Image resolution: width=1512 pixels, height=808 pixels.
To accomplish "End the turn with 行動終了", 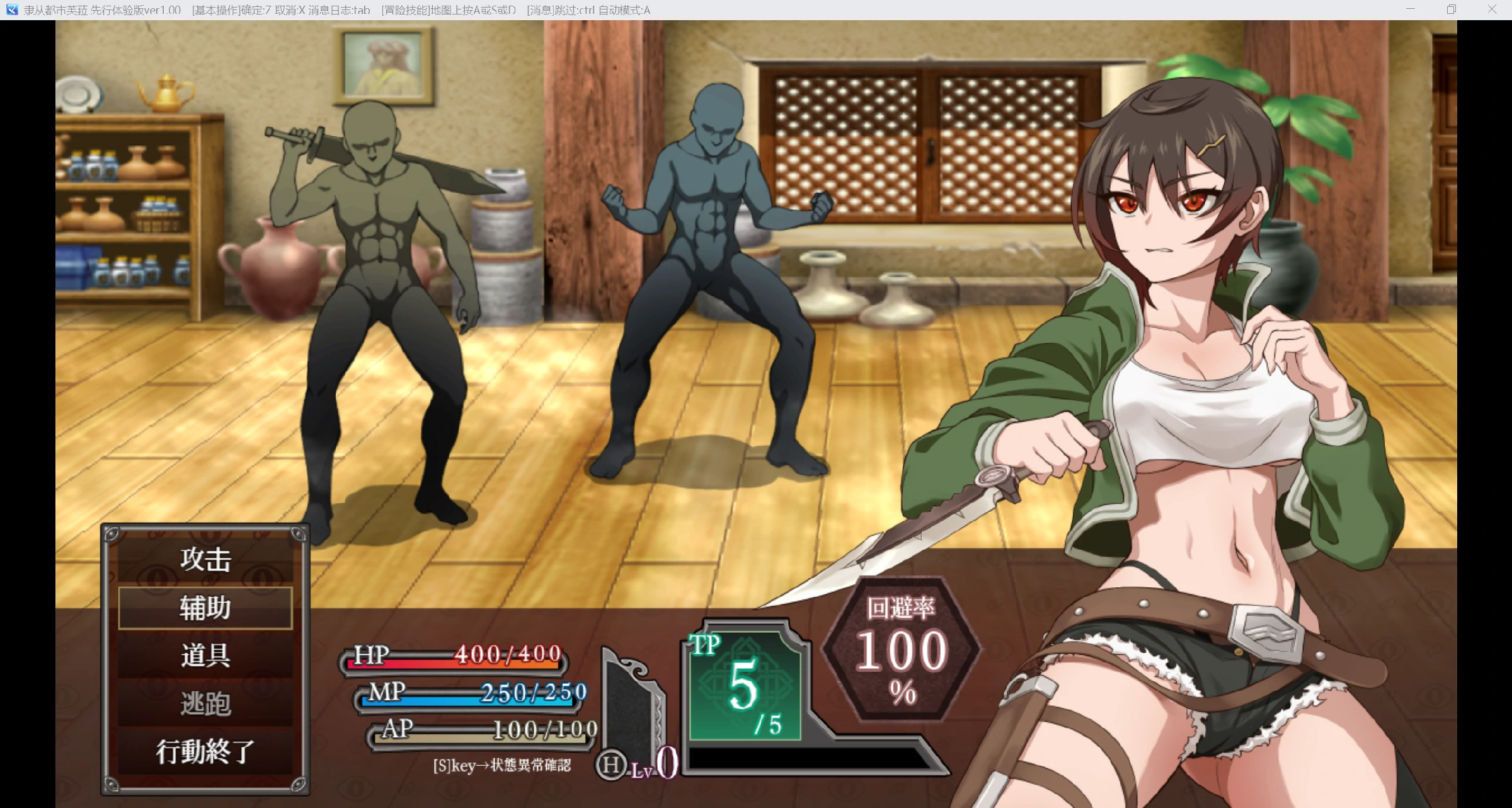I will (205, 751).
